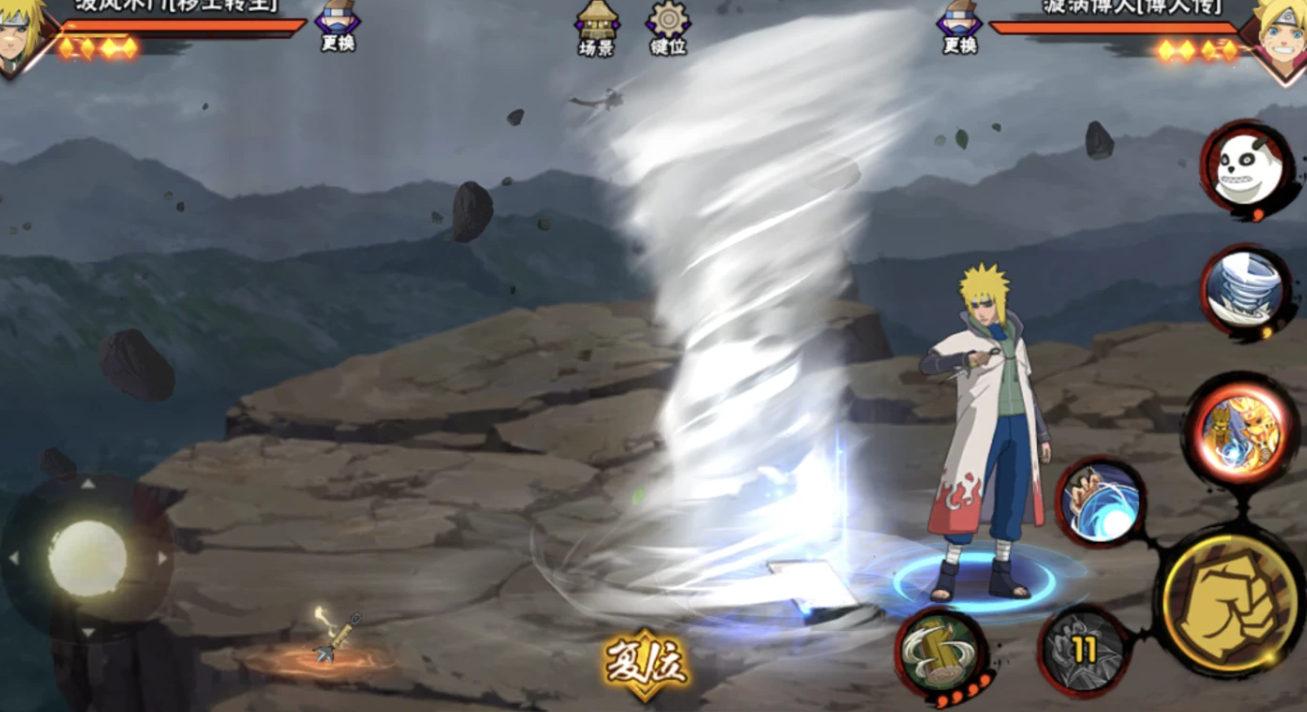1307x712 pixels.
Task: Select the Minato portrait in the top-left corner
Action: click(22, 35)
